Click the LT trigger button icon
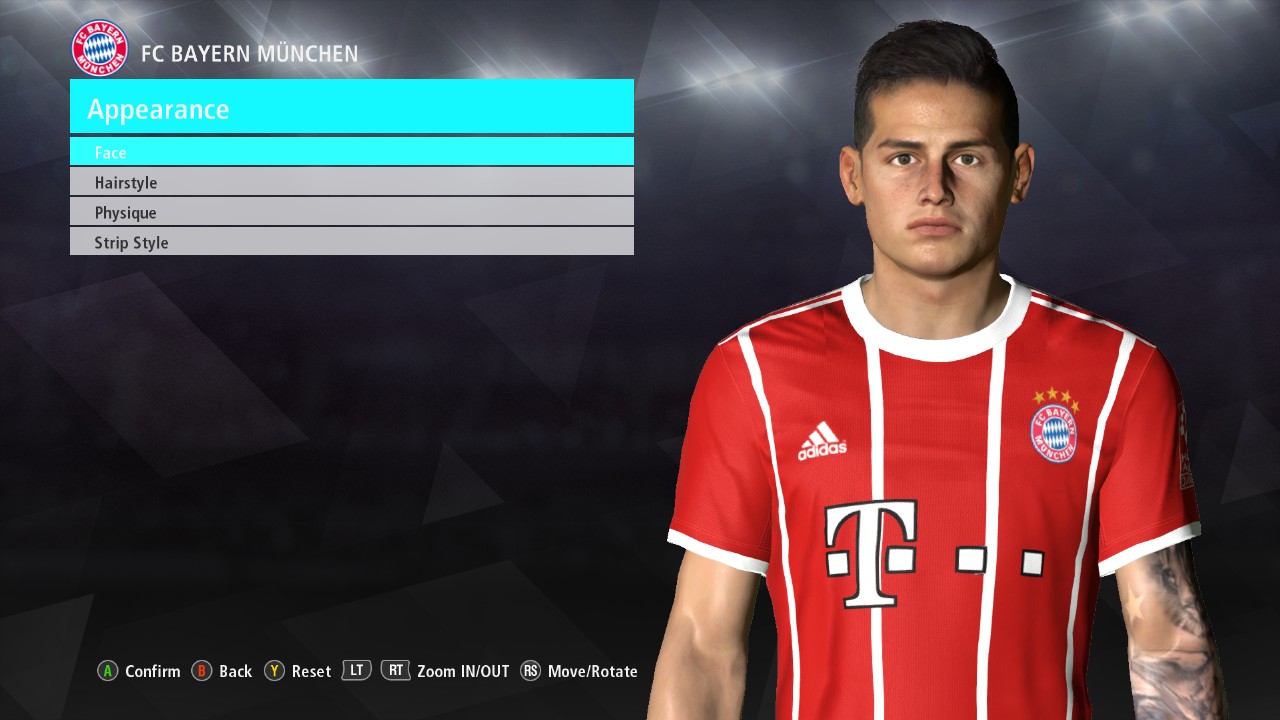 (x=356, y=670)
